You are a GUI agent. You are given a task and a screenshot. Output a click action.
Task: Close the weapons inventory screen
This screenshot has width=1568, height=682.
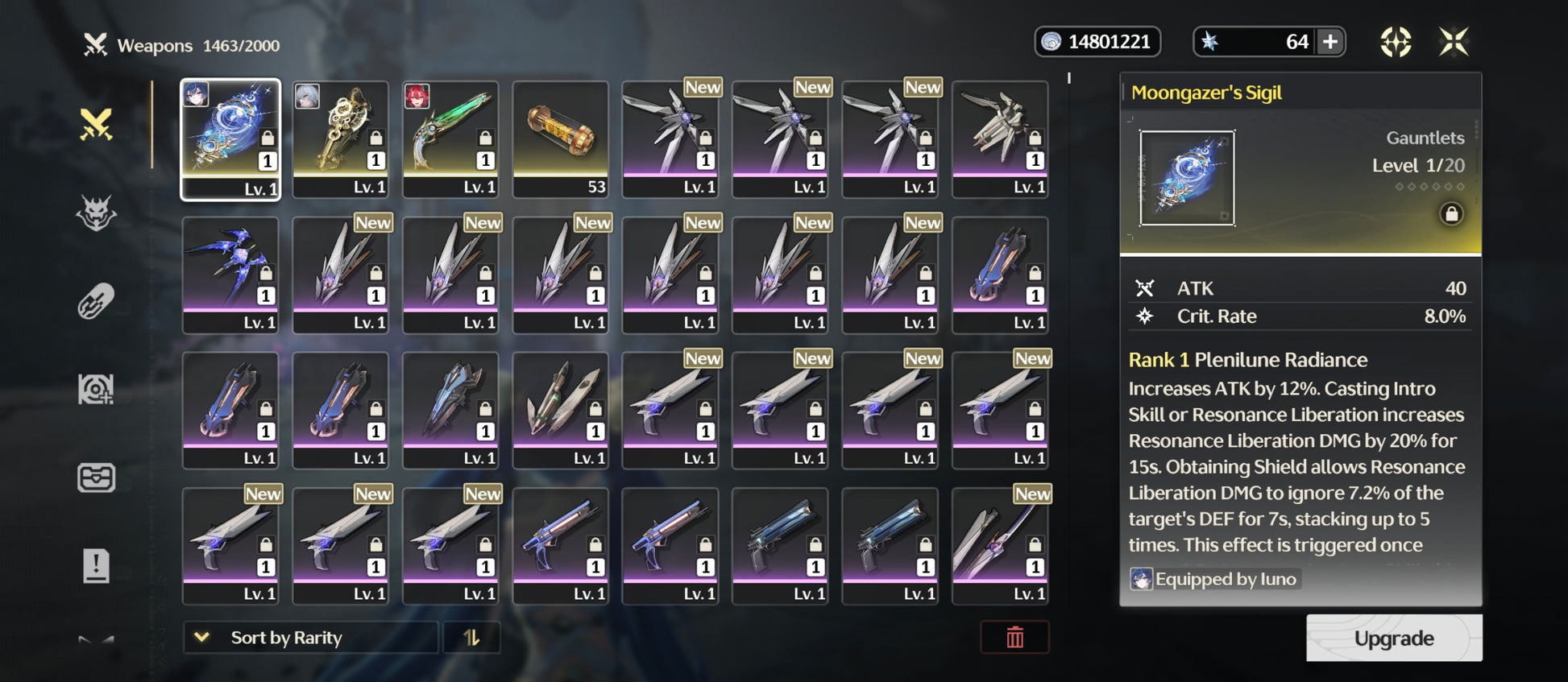pyautogui.click(x=1454, y=42)
